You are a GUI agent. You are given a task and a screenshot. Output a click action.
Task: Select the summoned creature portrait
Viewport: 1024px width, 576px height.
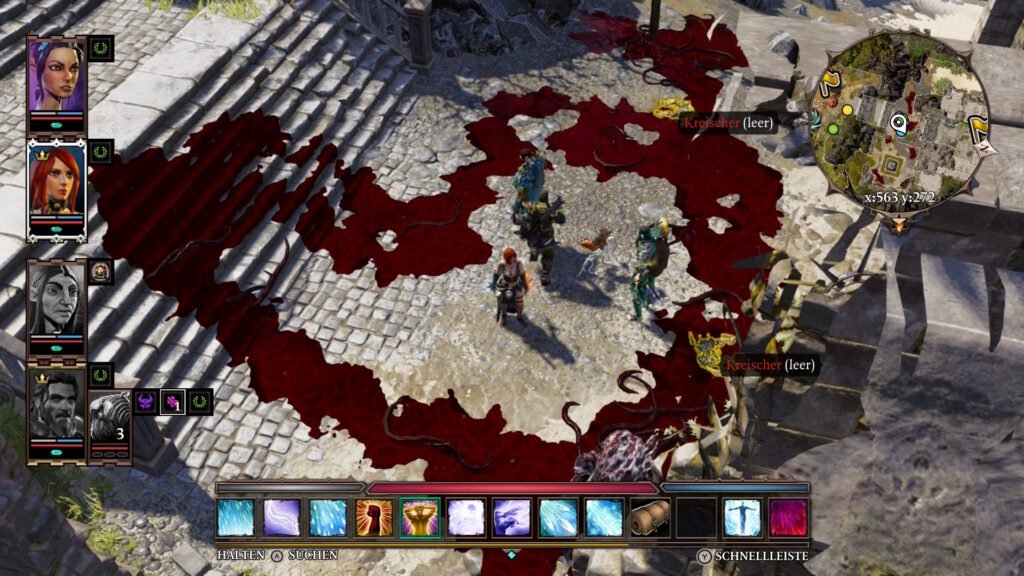point(110,417)
